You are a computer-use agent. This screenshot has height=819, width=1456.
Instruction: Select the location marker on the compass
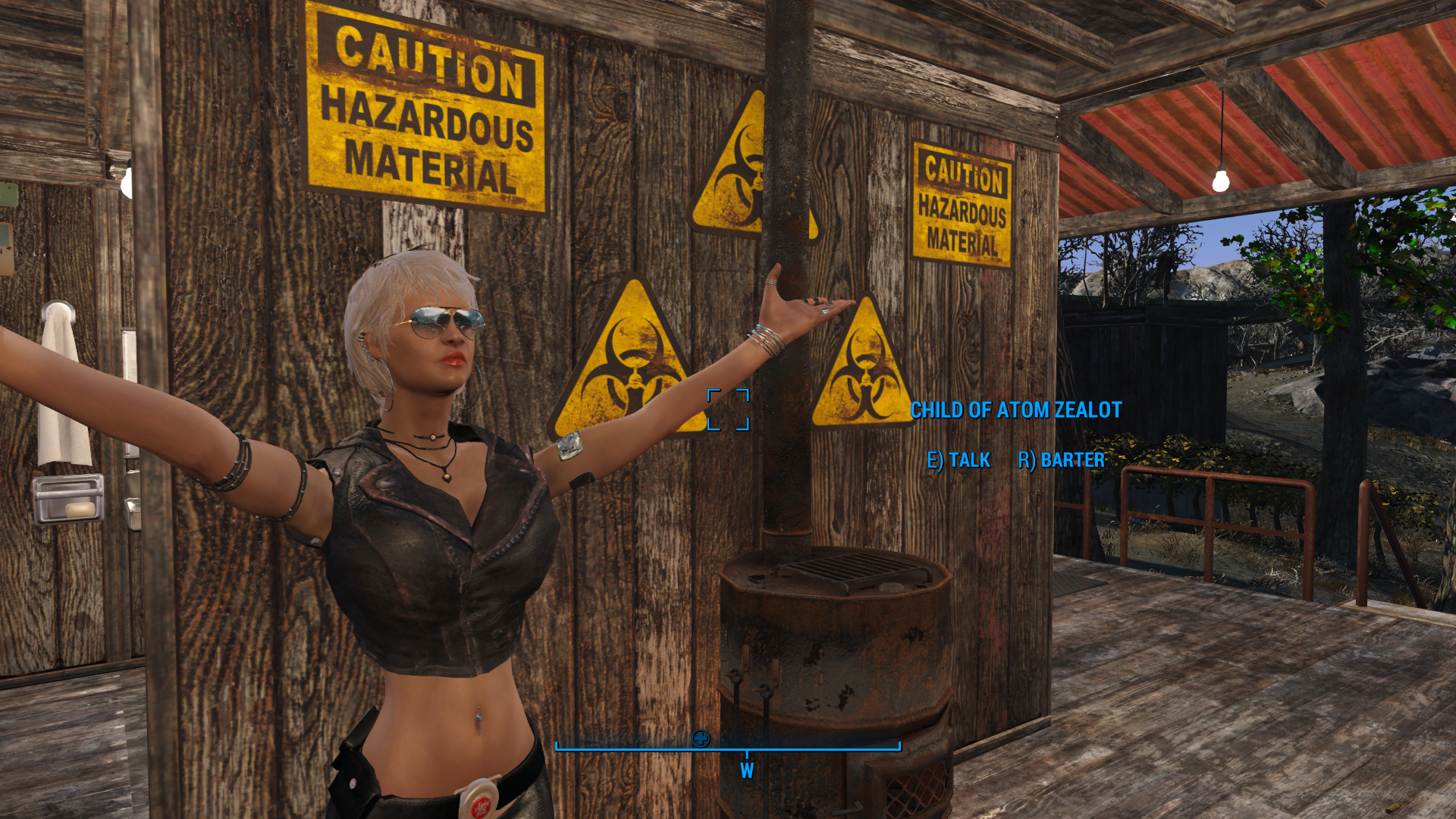(x=701, y=738)
